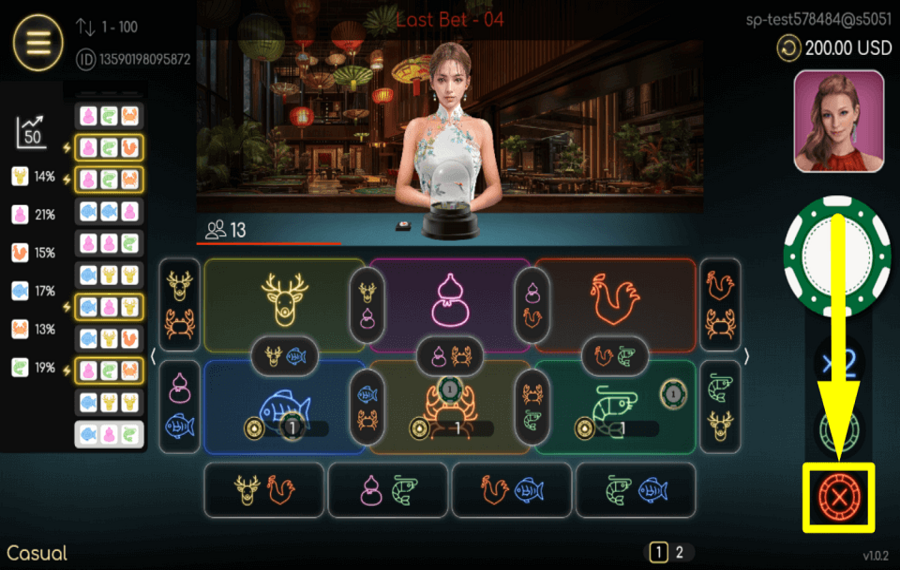Place a bet on the deer tile
Viewport: 900px width, 570px height.
[284, 298]
